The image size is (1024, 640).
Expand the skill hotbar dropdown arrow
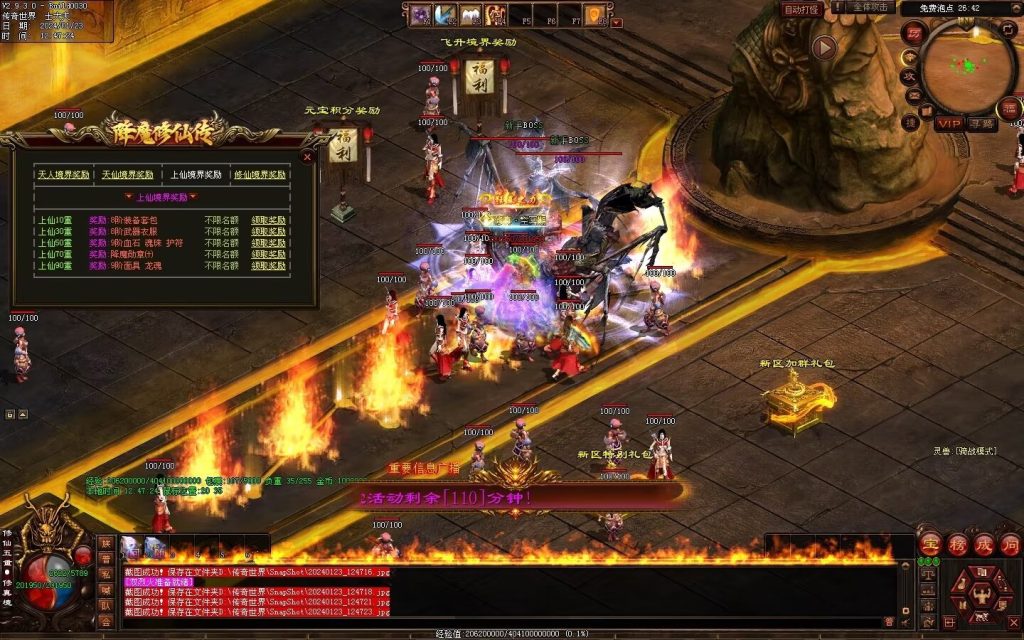click(x=617, y=21)
